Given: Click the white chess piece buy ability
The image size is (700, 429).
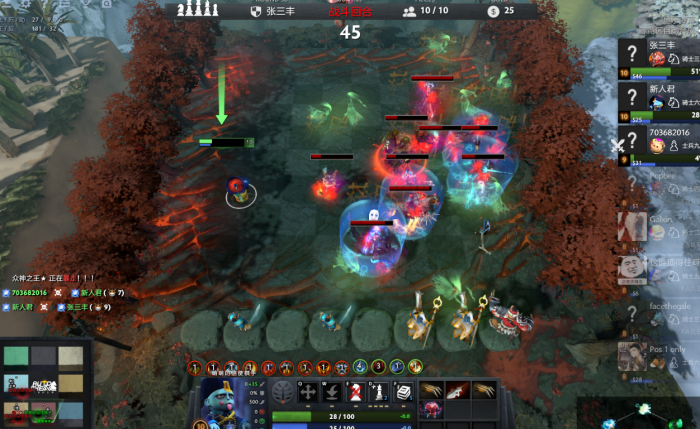Looking at the screenshot, I should coord(379,392).
